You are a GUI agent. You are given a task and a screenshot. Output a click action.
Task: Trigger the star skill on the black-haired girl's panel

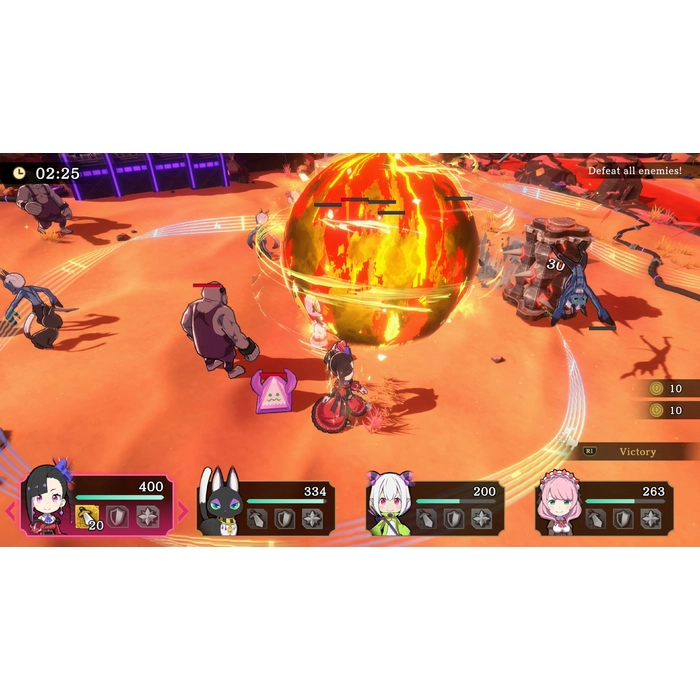[x=148, y=517]
